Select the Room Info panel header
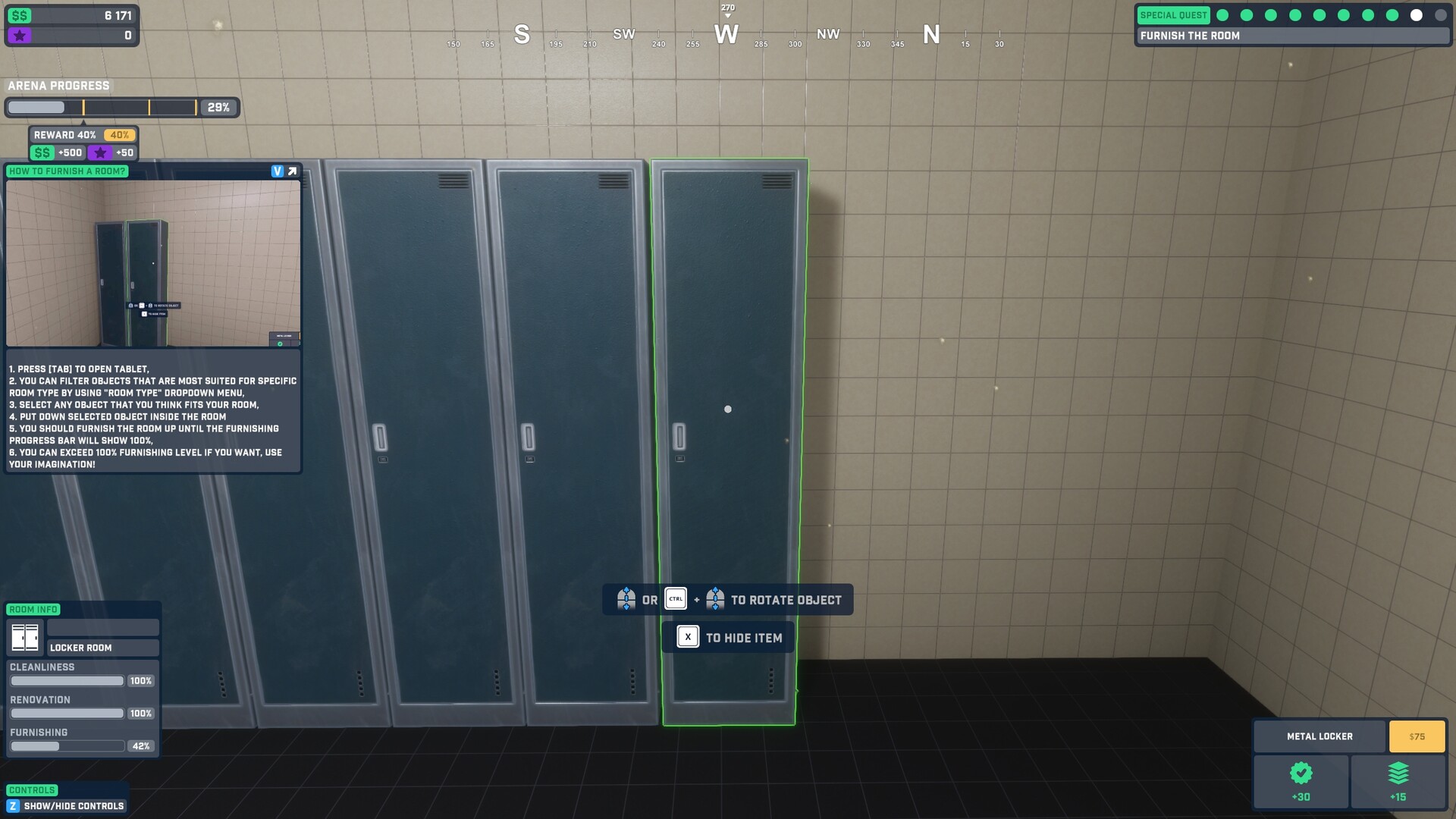Screen dimensions: 1456x819 33,609
